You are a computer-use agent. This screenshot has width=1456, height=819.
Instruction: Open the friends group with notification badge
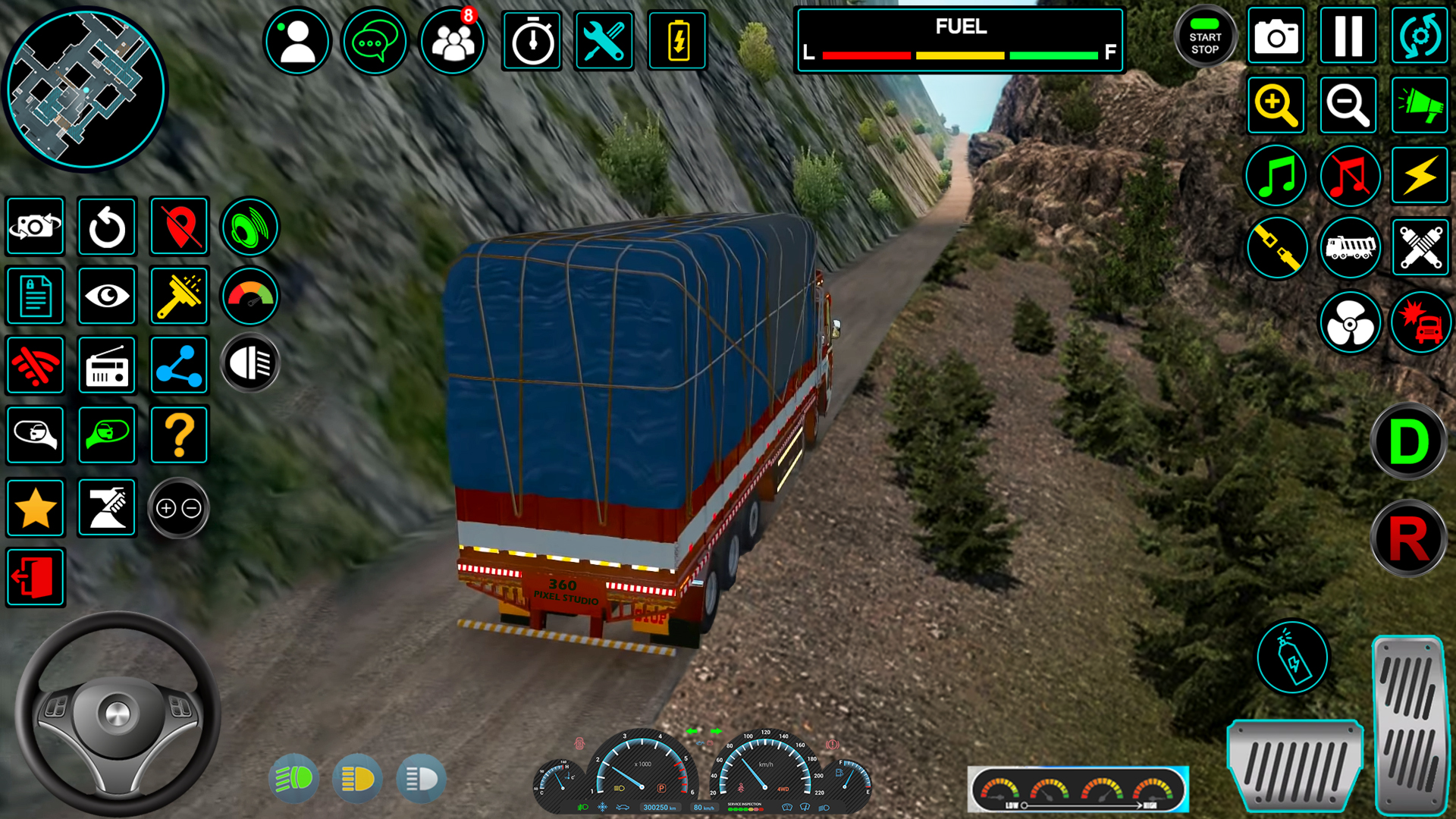[453, 41]
